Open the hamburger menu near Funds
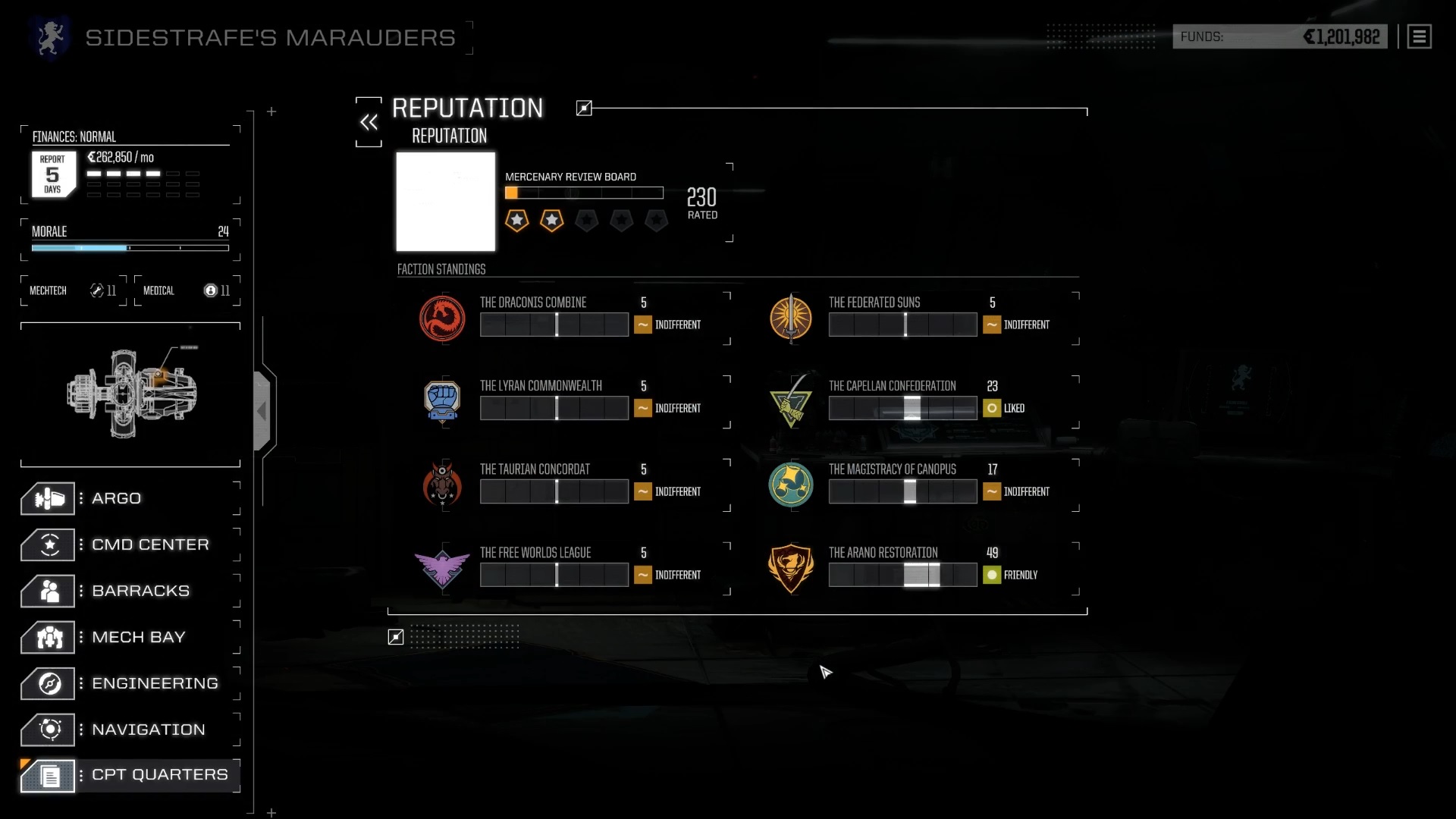Screen dimensions: 1456x819 click(x=1419, y=36)
